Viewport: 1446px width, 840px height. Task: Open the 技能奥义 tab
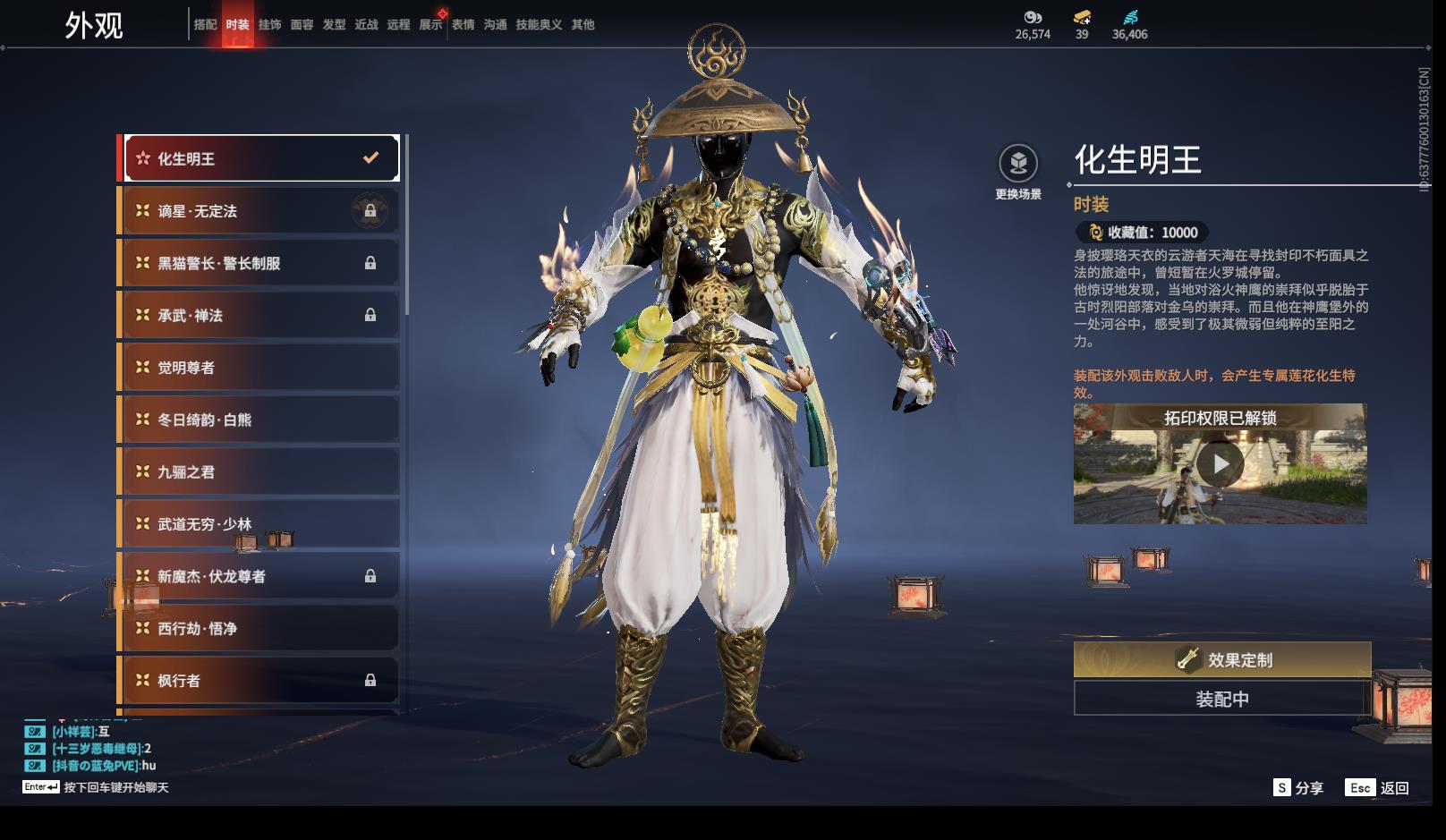tap(539, 25)
